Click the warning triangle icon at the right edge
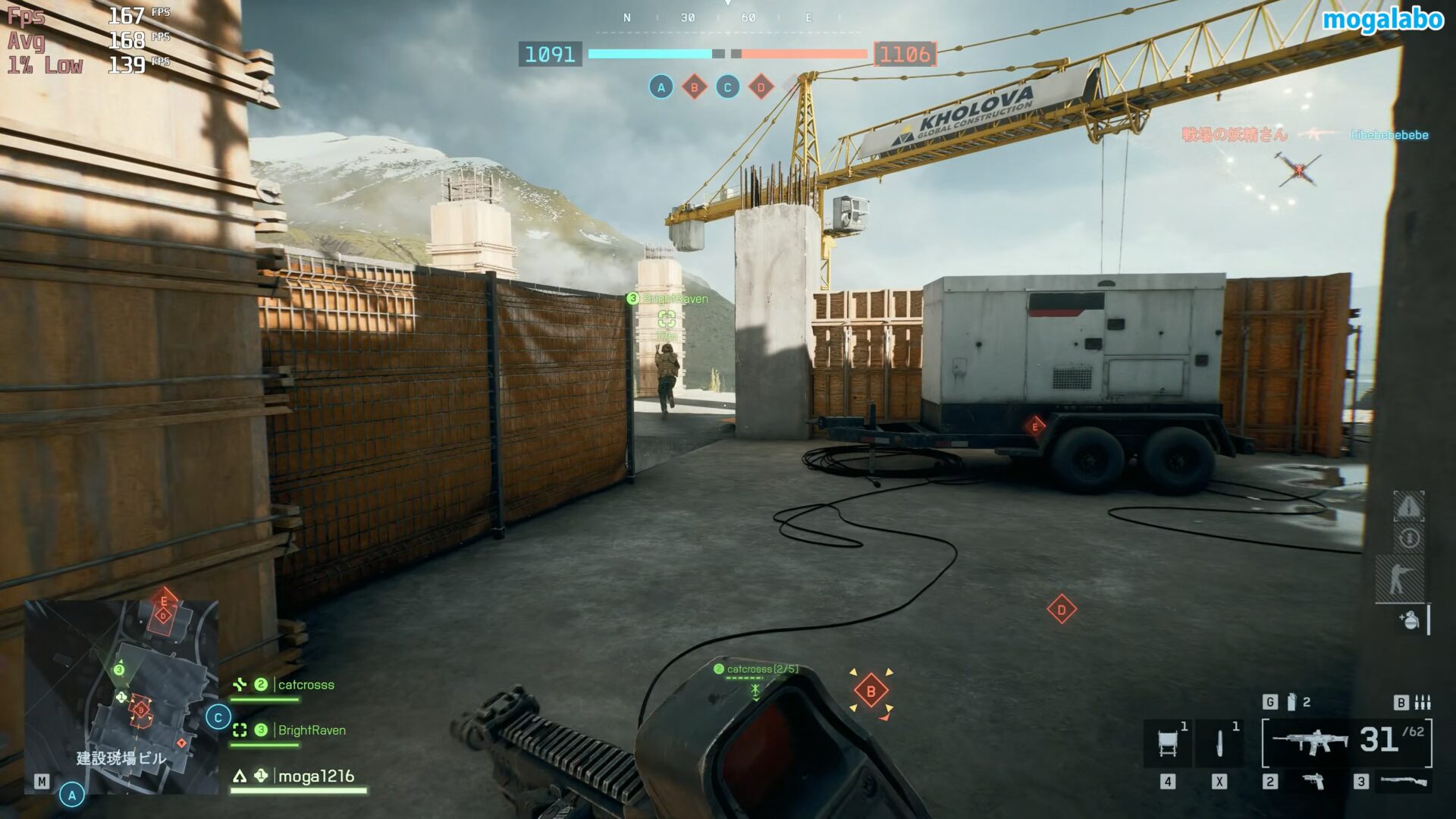This screenshot has width=1456, height=819. pos(1408,506)
